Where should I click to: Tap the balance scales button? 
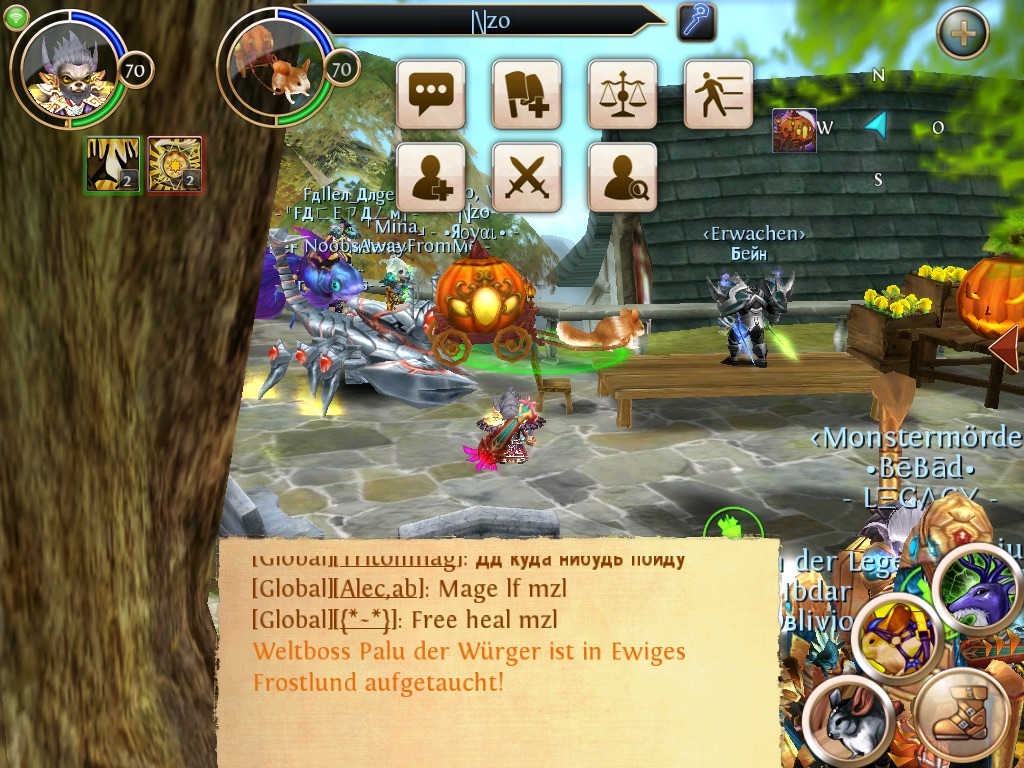pyautogui.click(x=622, y=94)
